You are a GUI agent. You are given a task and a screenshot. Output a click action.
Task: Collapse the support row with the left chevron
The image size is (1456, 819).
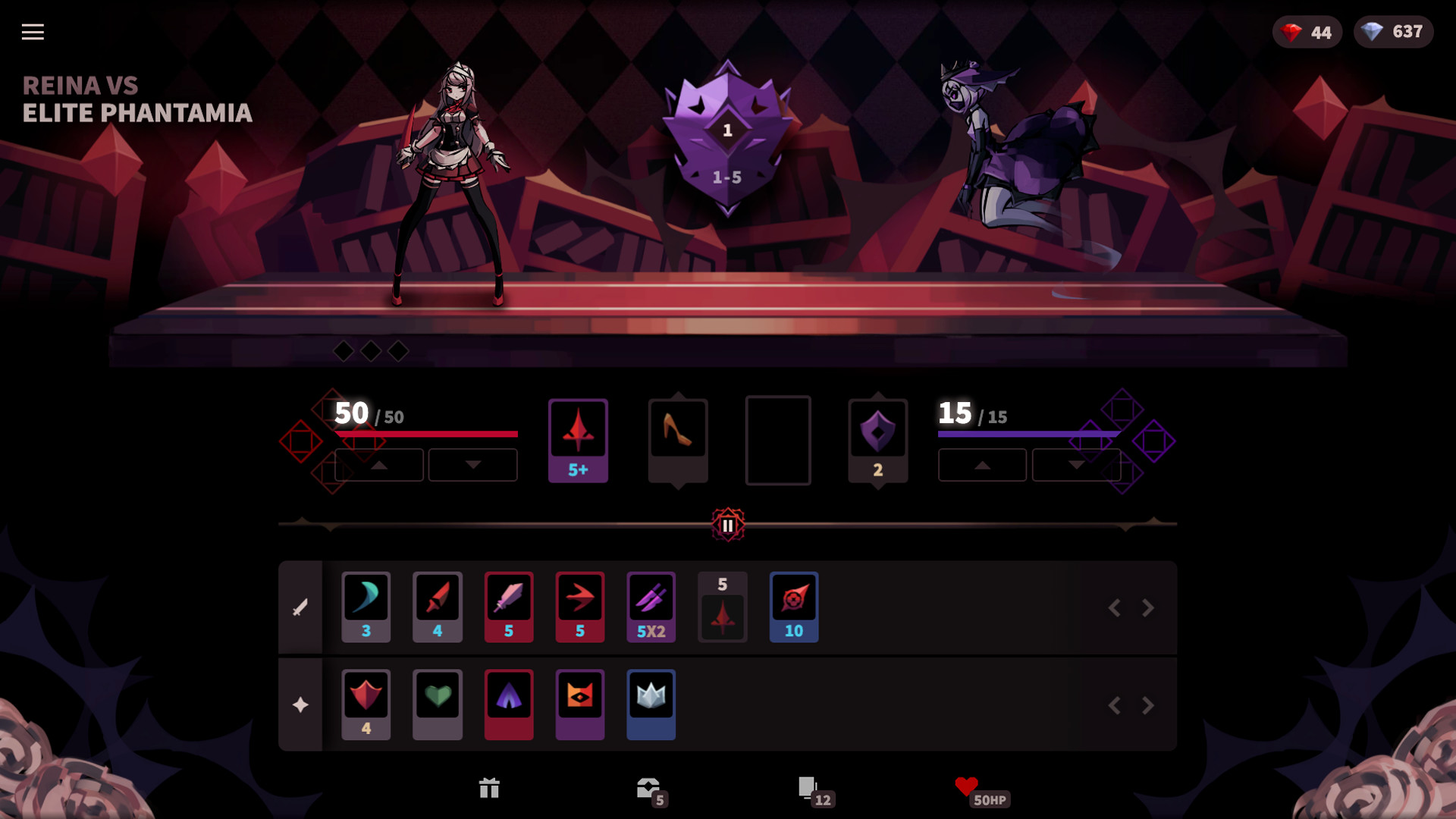(x=1115, y=704)
